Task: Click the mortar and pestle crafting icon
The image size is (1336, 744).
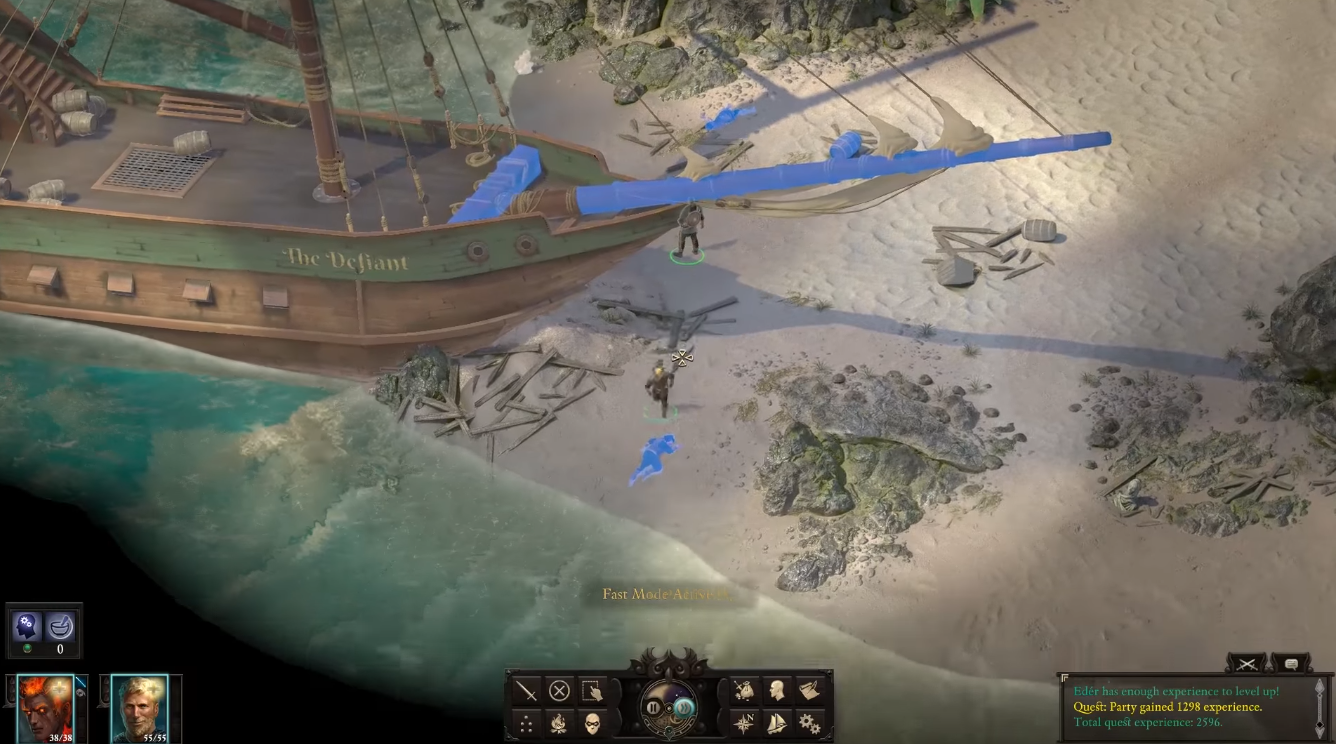Action: 61,628
